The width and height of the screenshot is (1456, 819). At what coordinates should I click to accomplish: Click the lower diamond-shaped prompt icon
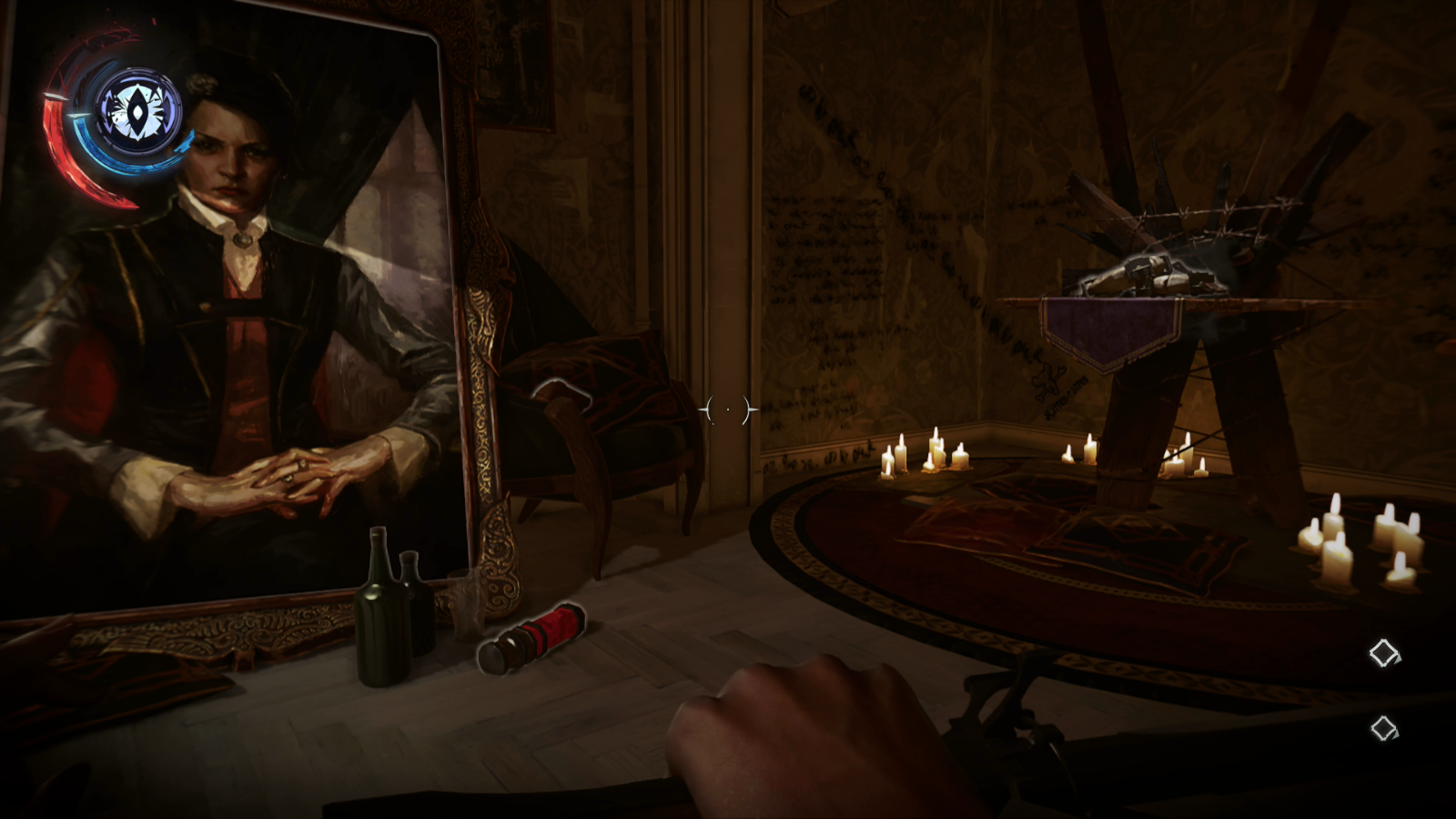1383,728
